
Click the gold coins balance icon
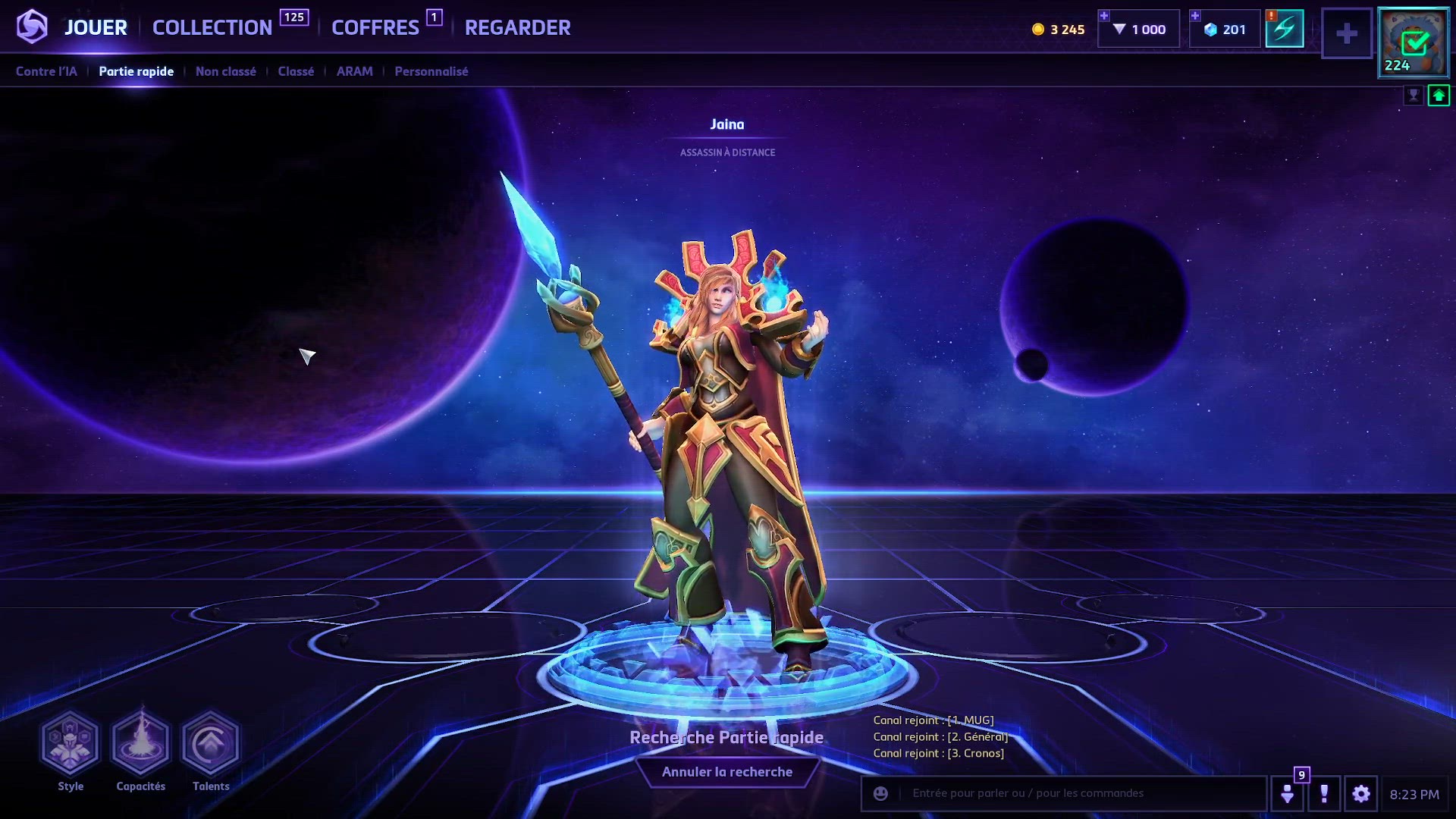(x=1039, y=29)
